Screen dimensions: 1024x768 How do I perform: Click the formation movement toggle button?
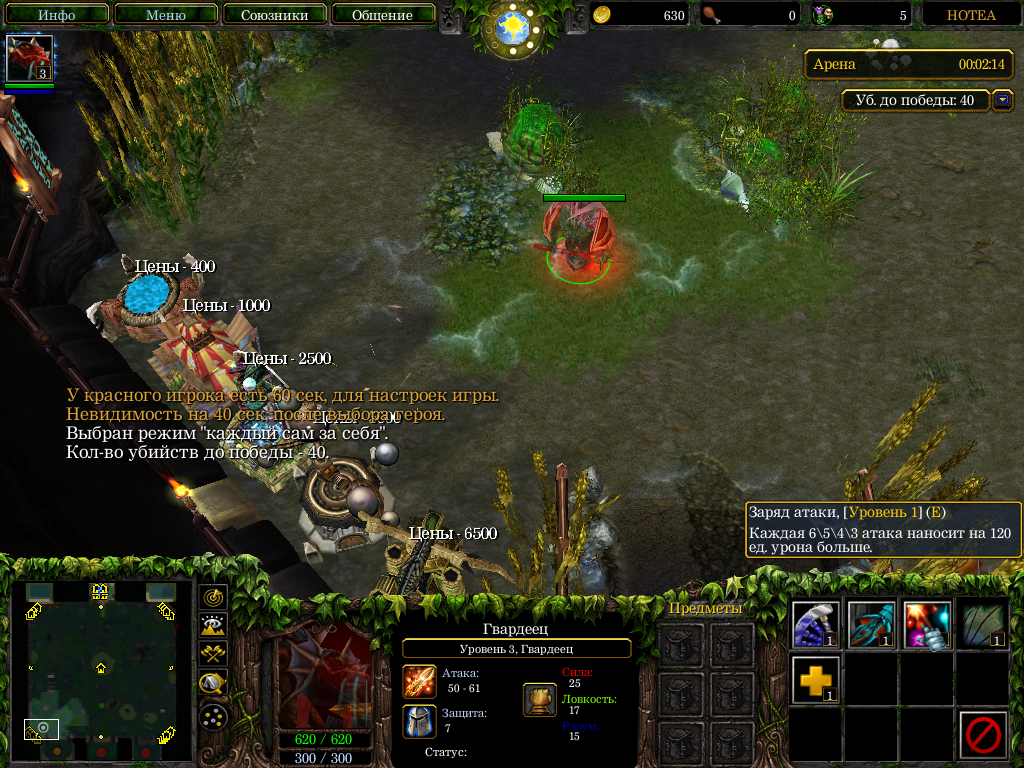(214, 716)
